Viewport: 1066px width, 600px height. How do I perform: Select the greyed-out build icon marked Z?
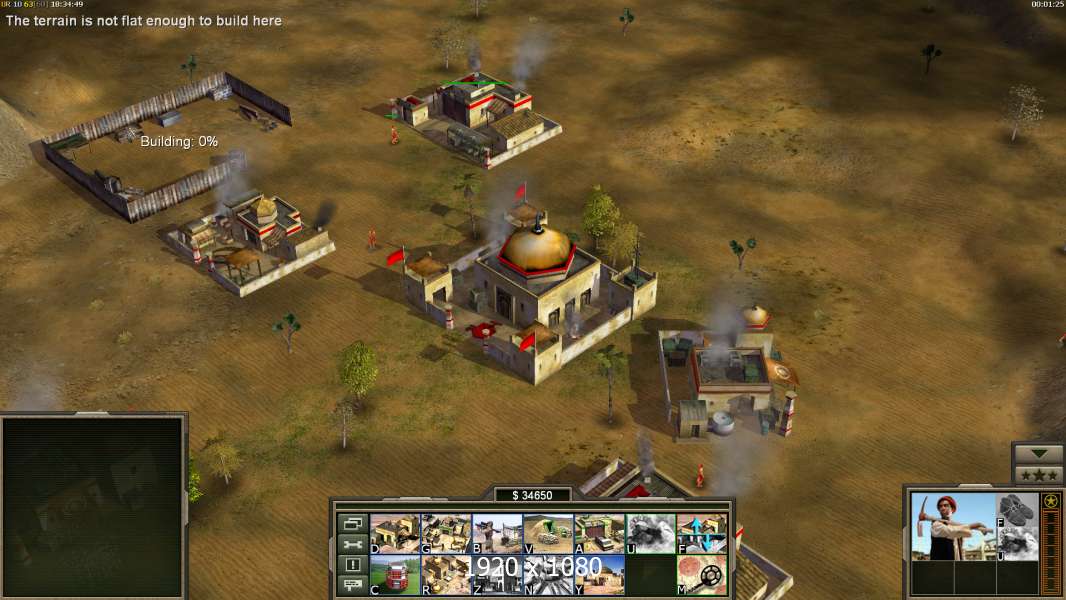pos(497,575)
